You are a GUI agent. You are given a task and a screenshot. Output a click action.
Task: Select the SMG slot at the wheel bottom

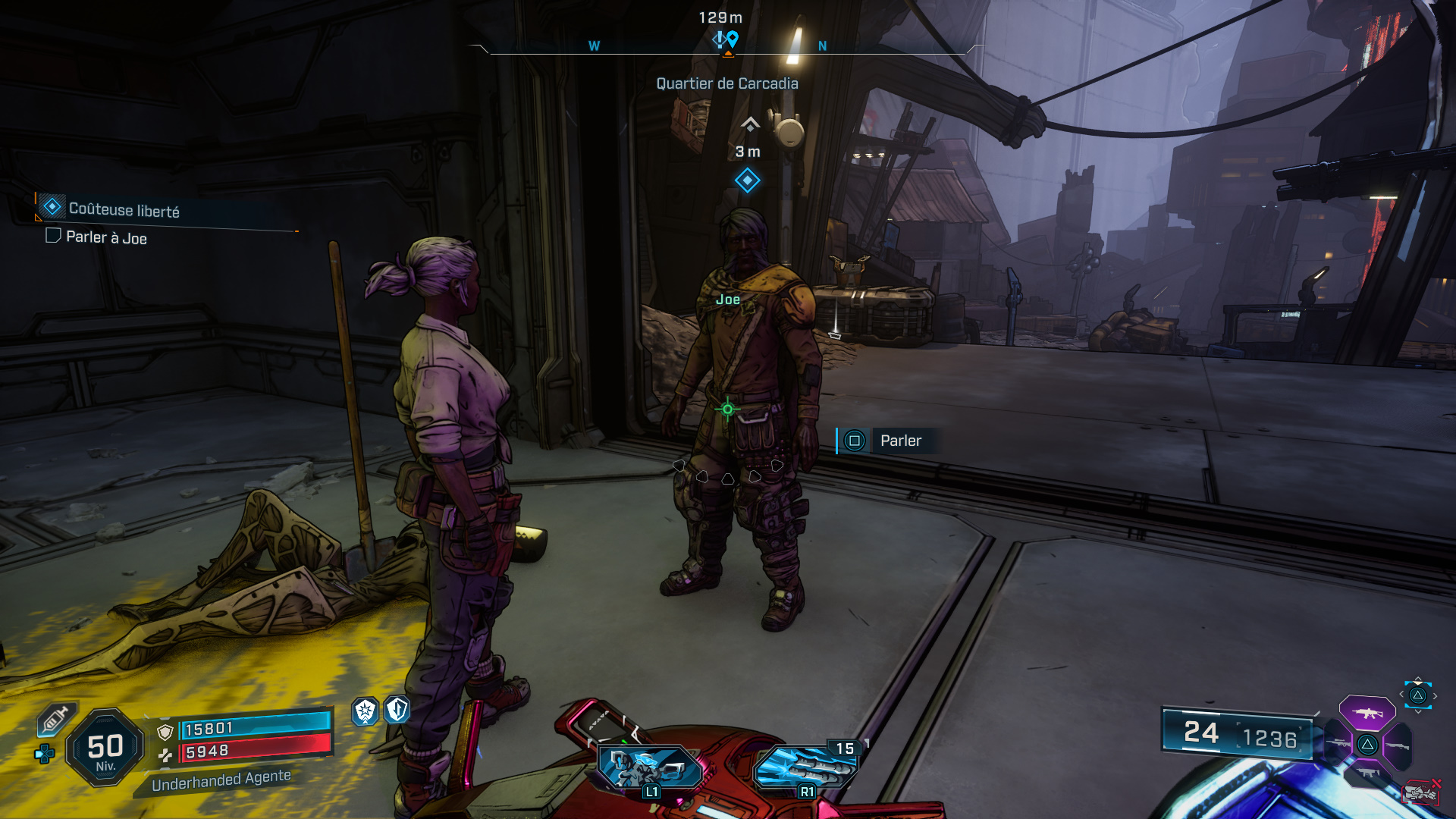(x=1368, y=772)
